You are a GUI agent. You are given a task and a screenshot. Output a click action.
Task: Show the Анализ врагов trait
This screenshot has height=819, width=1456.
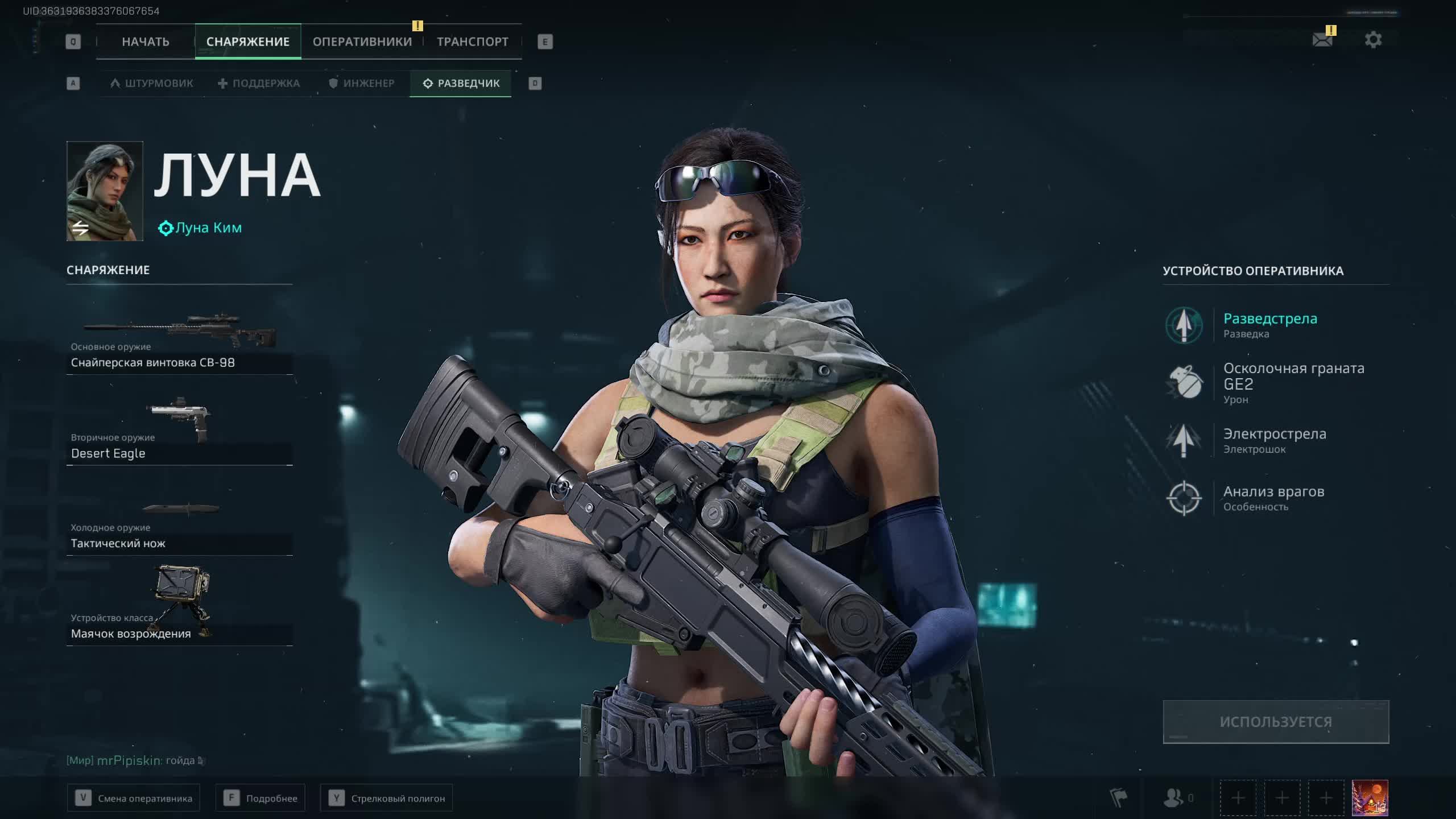point(1273,498)
